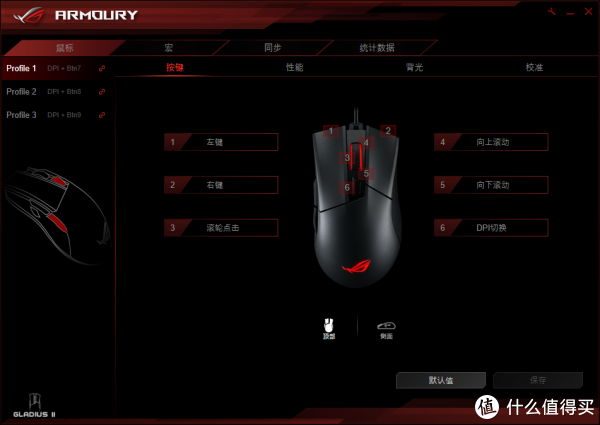Choose Profile 1
Viewport: 600px width, 425px height.
coord(21,68)
